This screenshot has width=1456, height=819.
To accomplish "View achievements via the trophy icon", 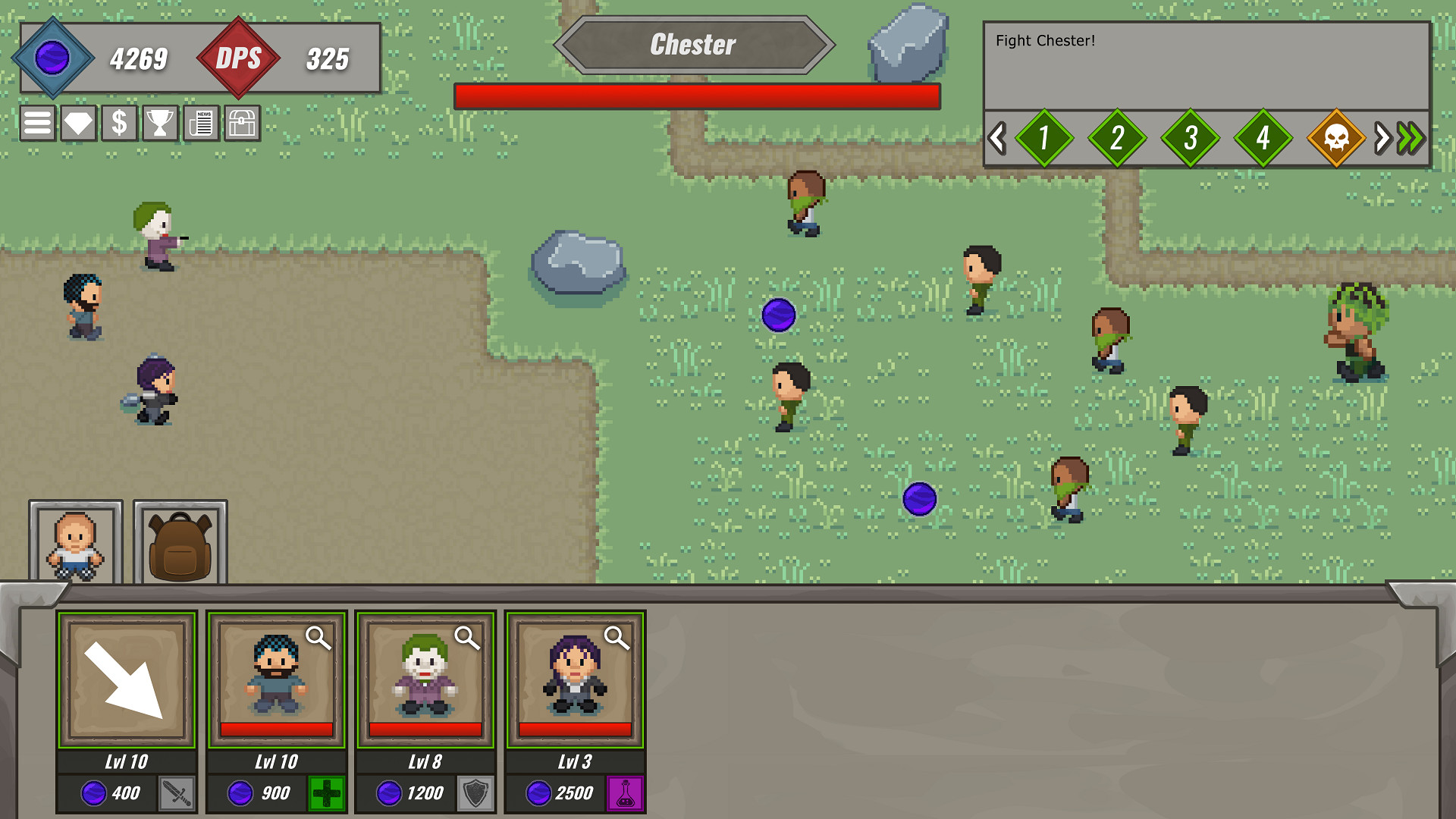I will 159,123.
